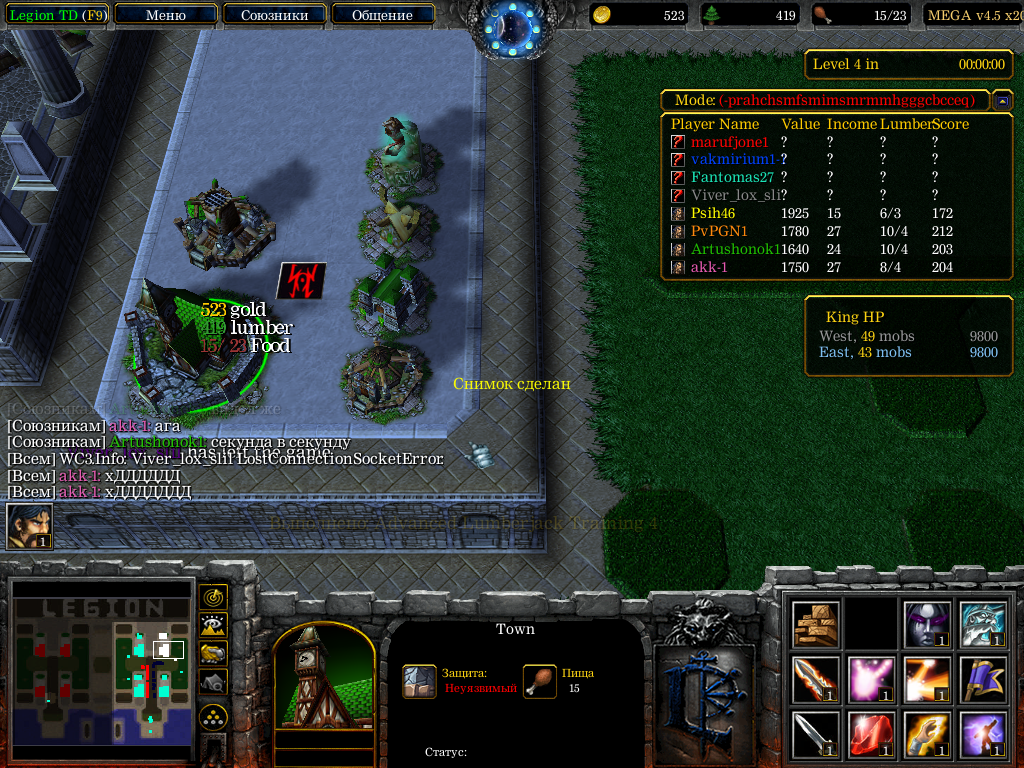1024x768 pixels.
Task: Collapse the multiboard with the arrow button
Action: pyautogui.click(x=1001, y=101)
